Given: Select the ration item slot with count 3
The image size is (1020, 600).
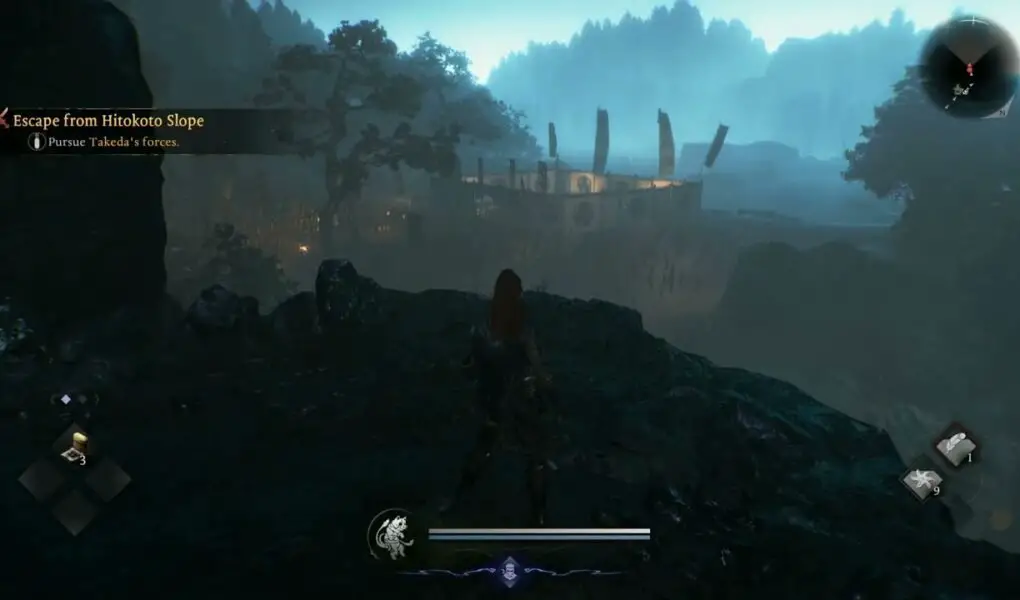Looking at the screenshot, I should pyautogui.click(x=74, y=446).
